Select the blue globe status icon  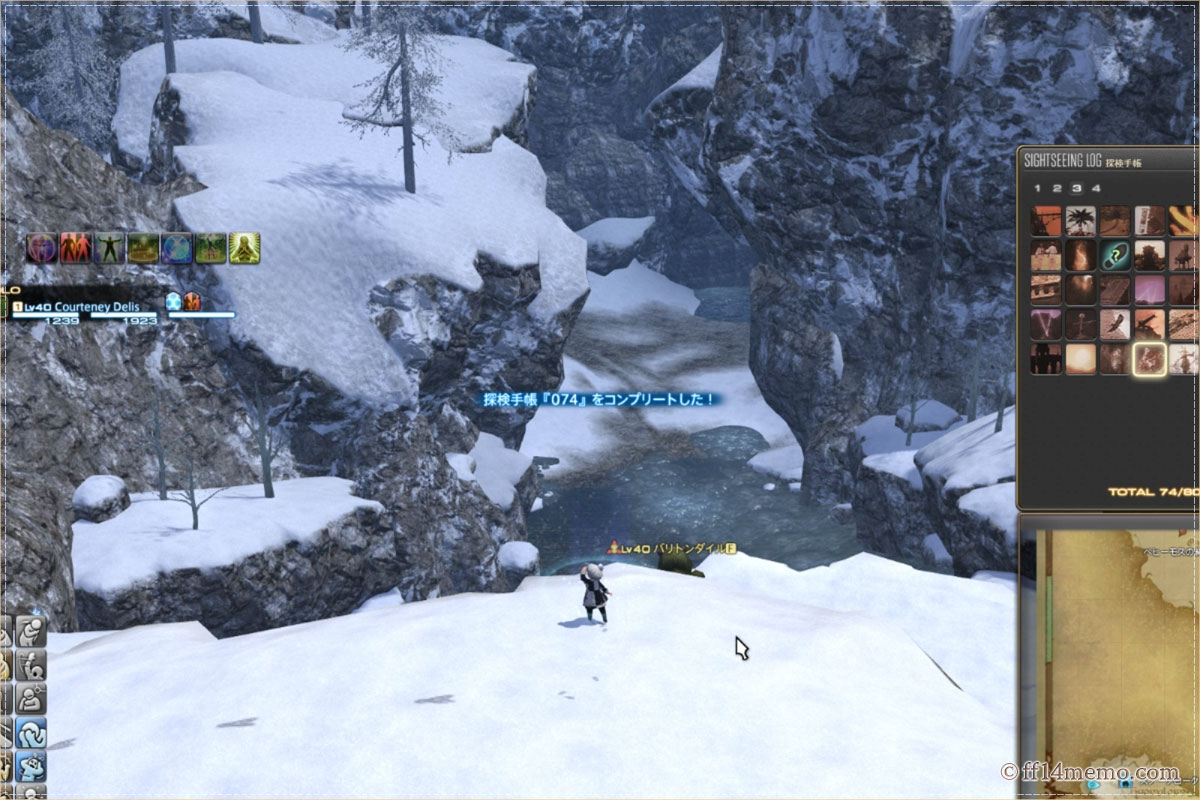click(176, 248)
